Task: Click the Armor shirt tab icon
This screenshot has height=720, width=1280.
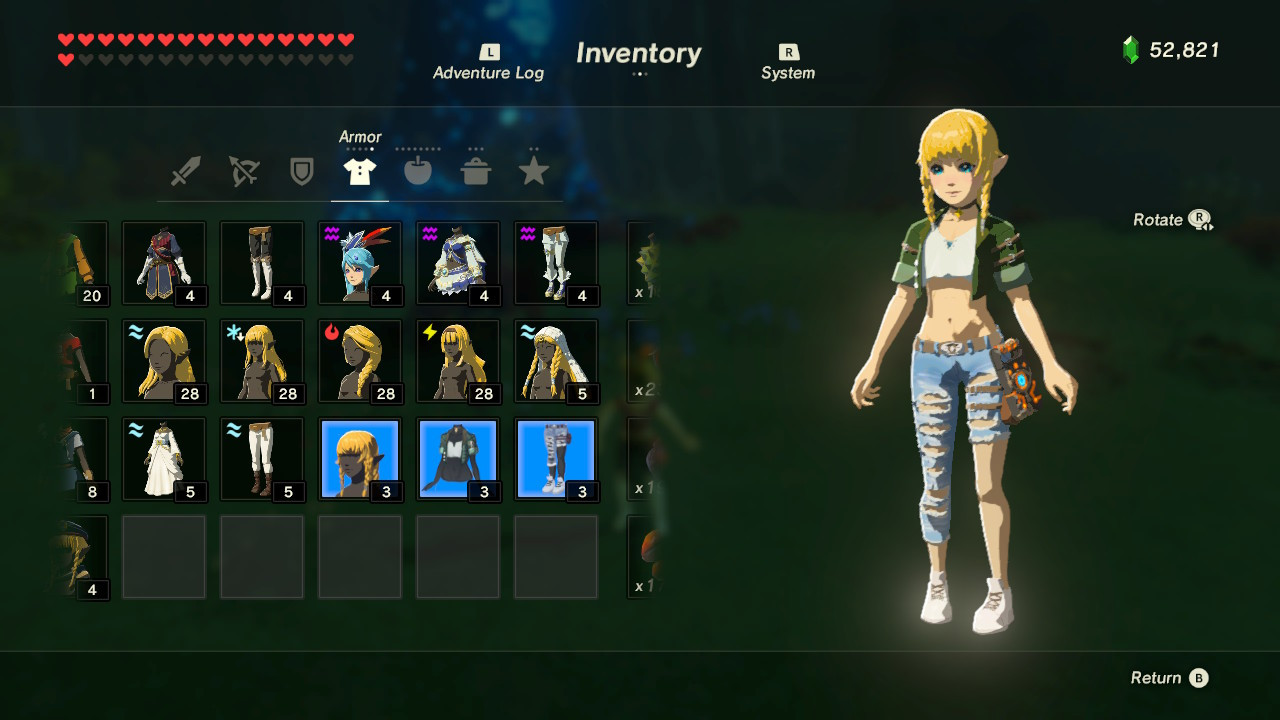Action: [361, 170]
